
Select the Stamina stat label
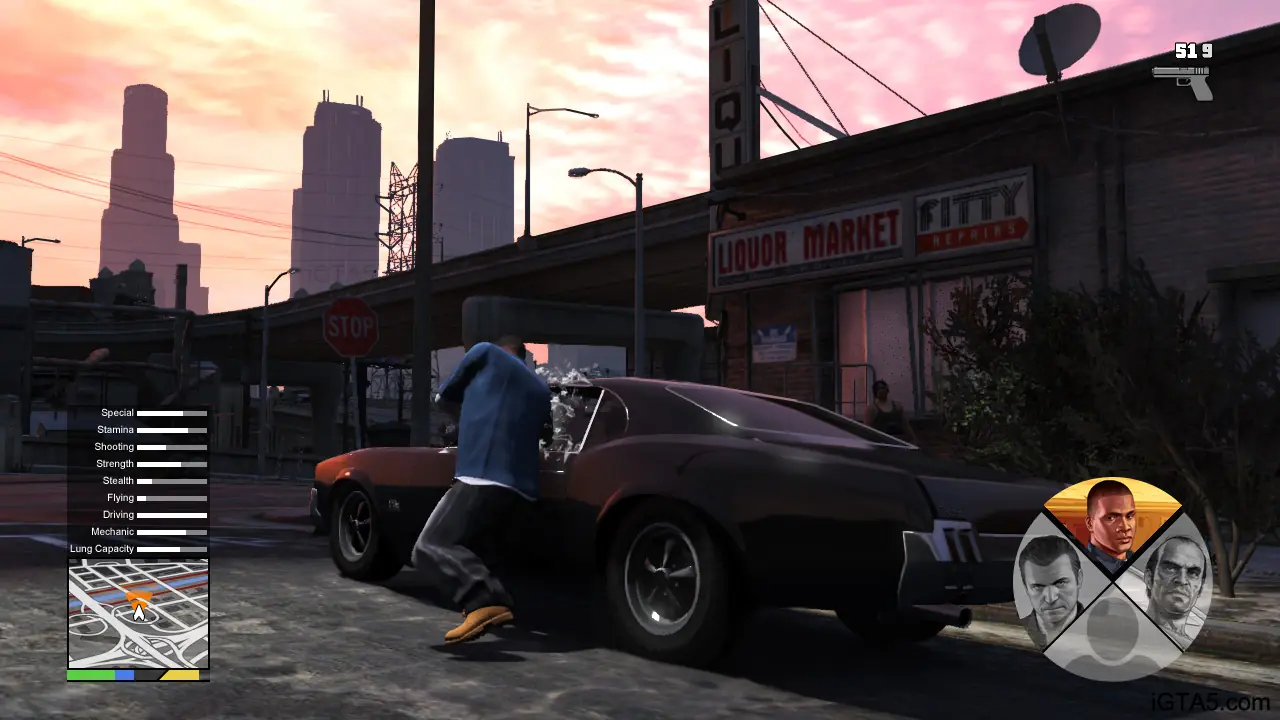click(115, 429)
